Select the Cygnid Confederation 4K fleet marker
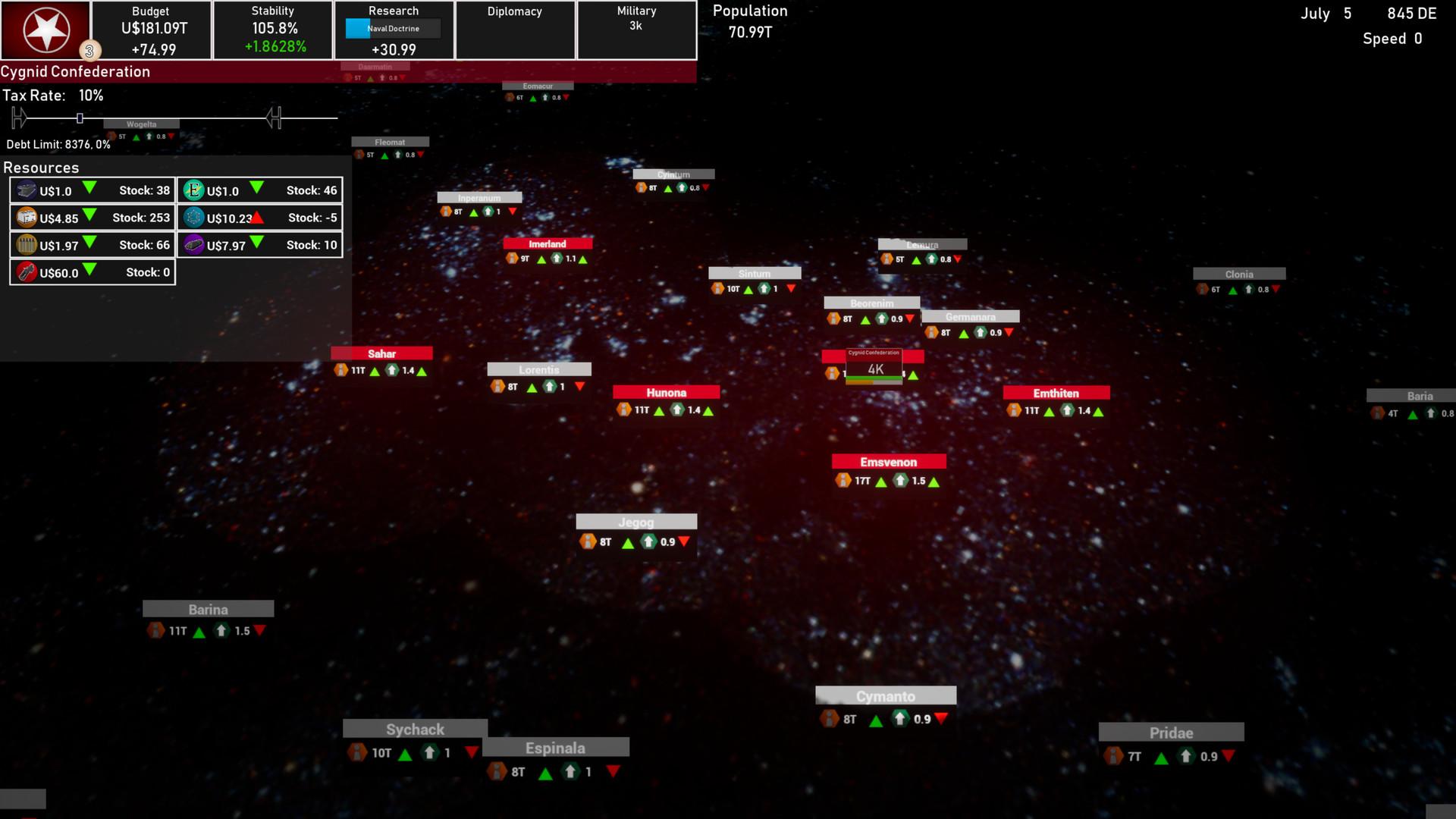Viewport: 1456px width, 819px height. [x=874, y=368]
